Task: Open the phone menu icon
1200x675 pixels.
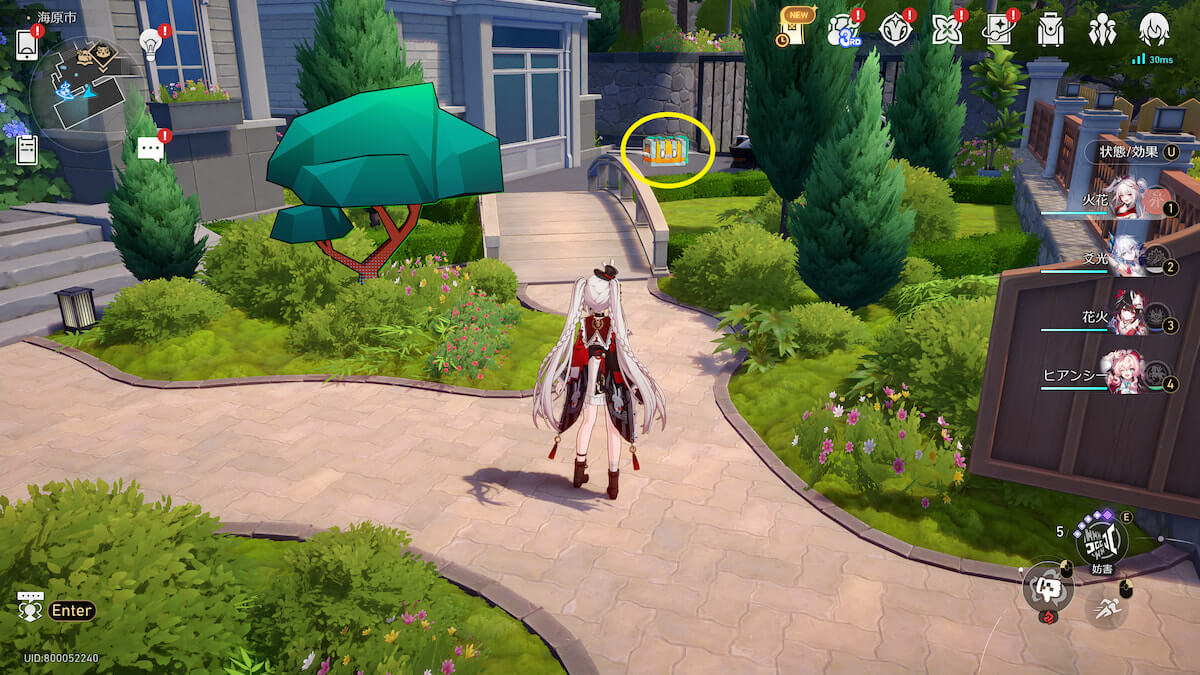Action: click(x=26, y=43)
